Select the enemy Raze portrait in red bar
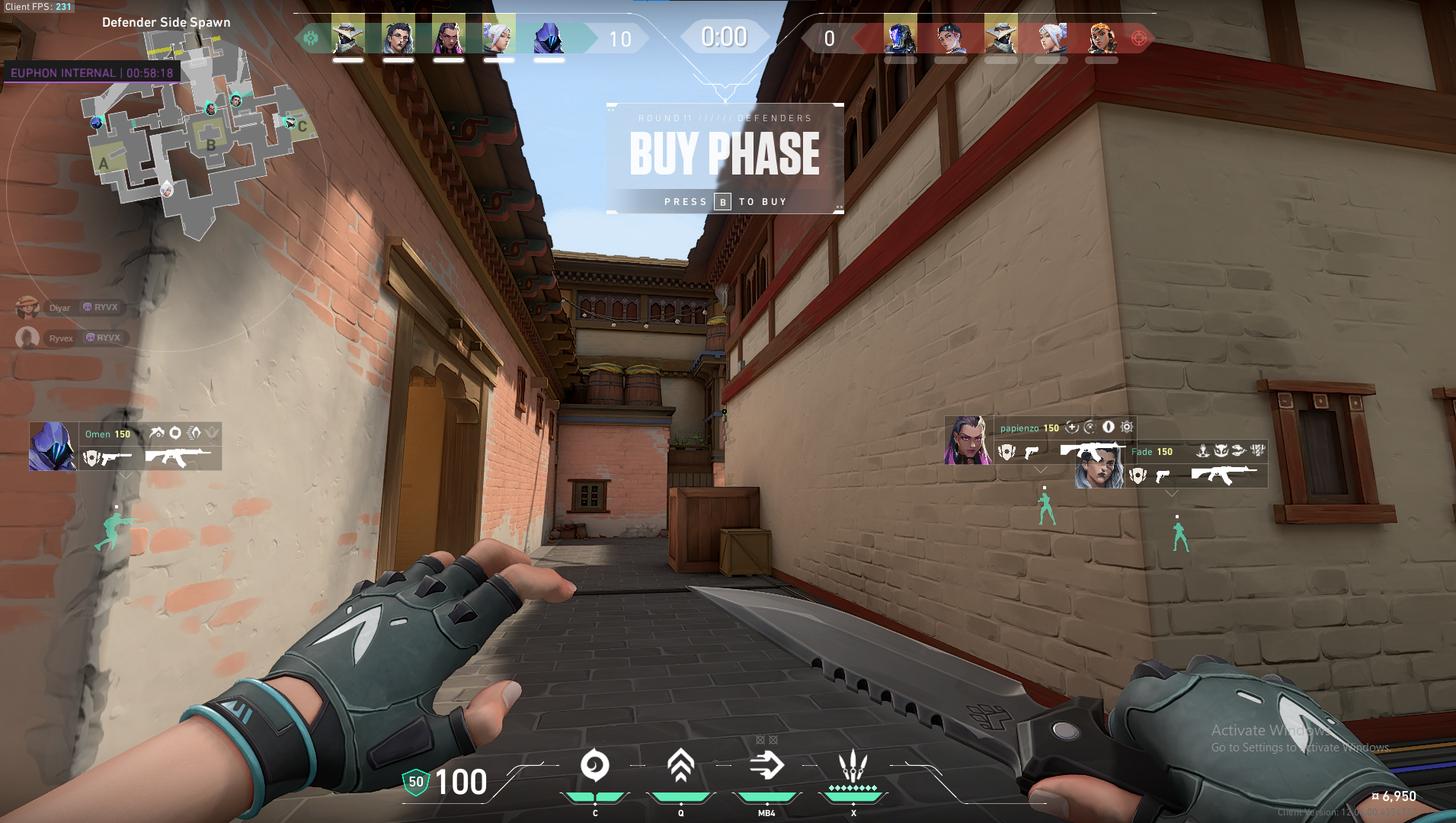This screenshot has height=823, width=1456. (x=1101, y=37)
